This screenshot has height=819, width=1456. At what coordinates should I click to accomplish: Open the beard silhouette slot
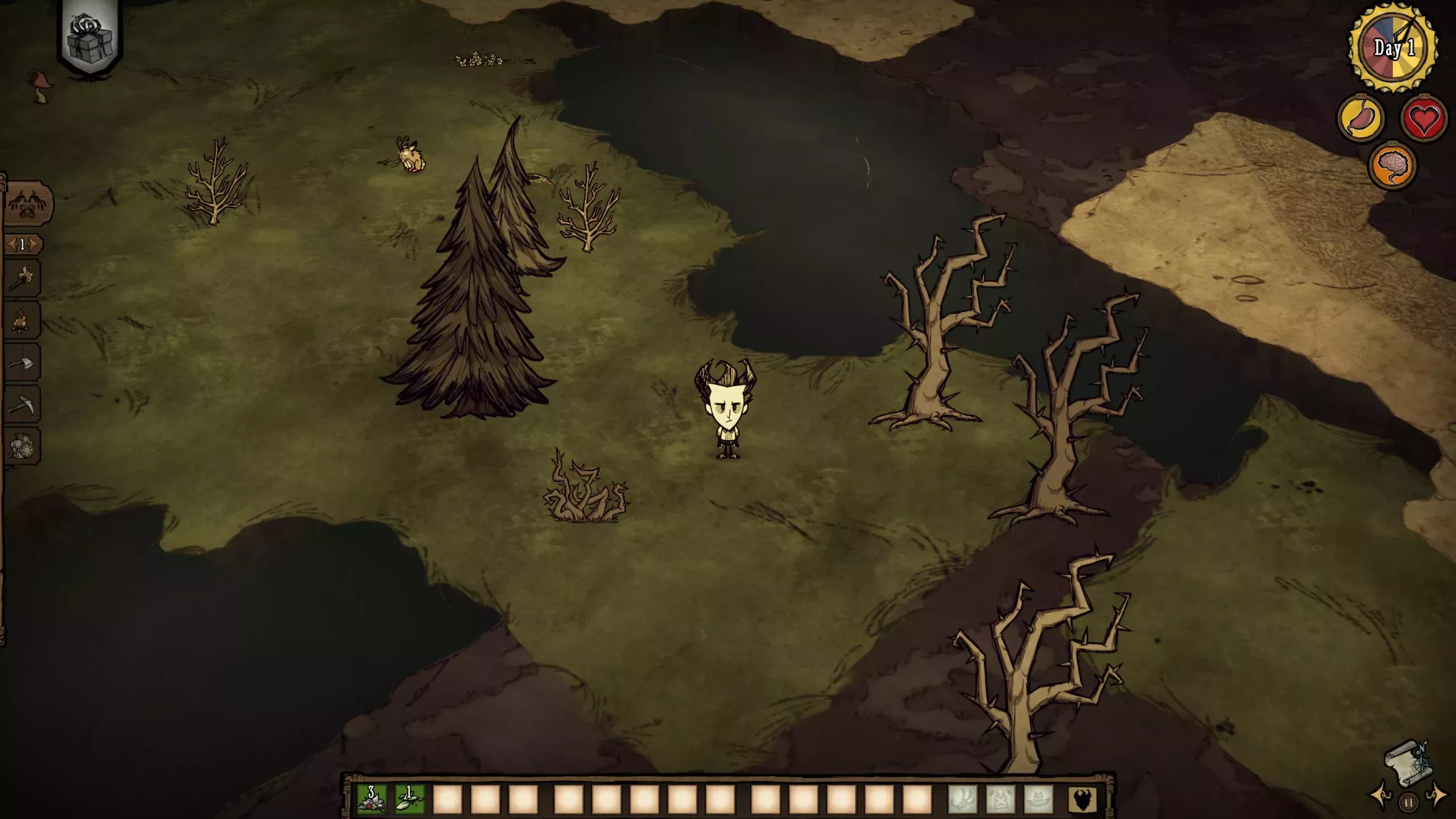(x=1082, y=799)
